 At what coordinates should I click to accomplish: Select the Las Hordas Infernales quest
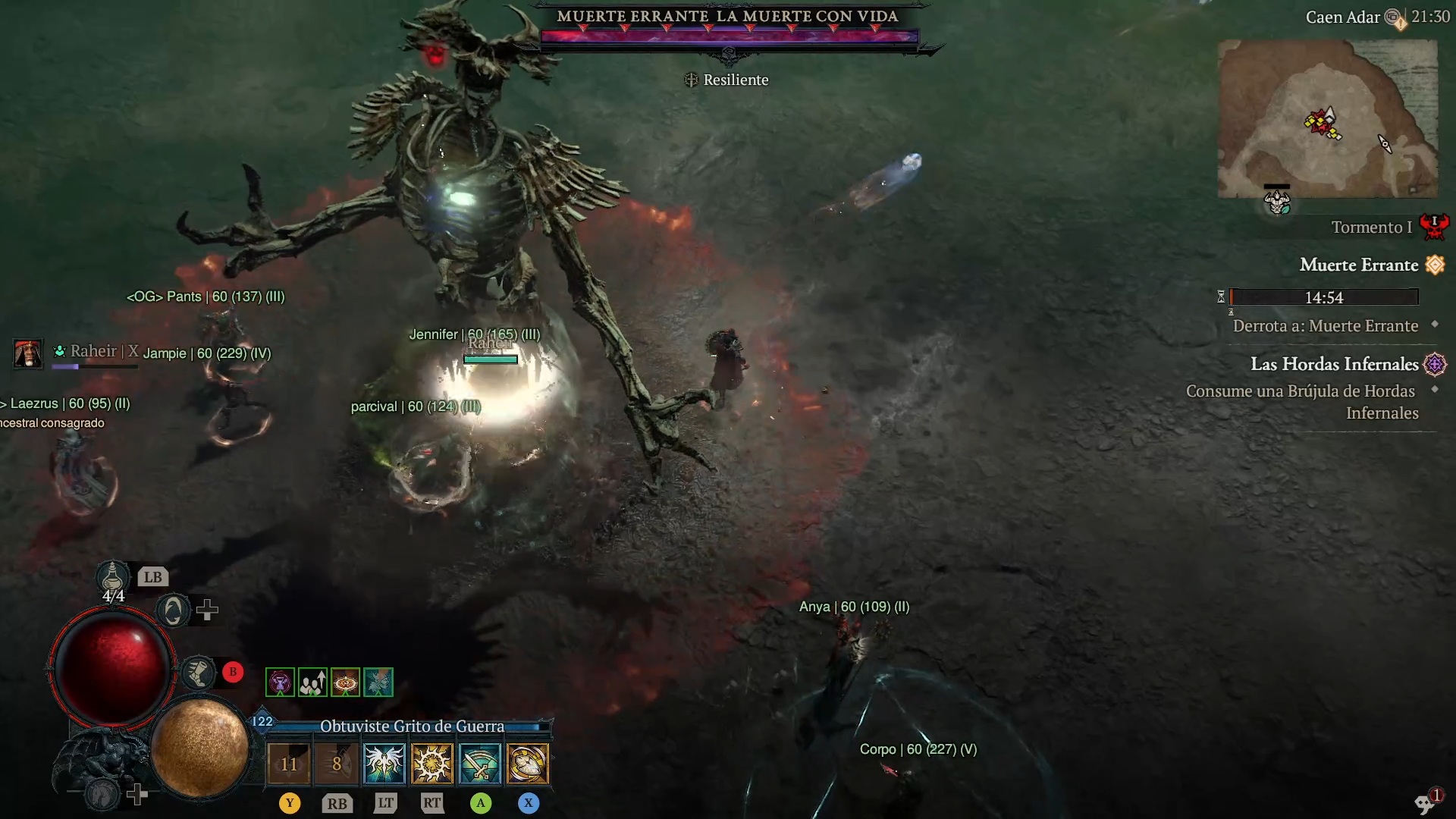click(1335, 365)
